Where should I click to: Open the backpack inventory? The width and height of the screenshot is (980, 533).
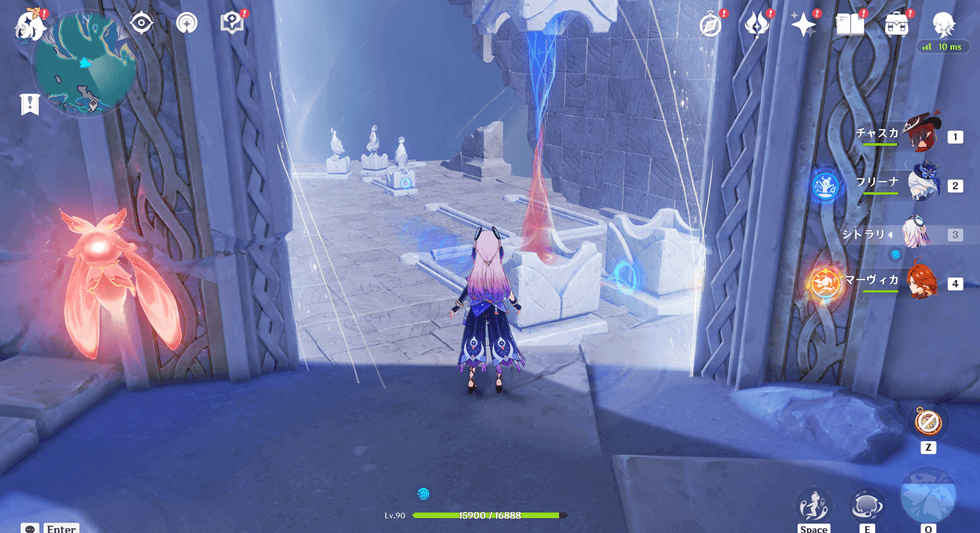(897, 25)
